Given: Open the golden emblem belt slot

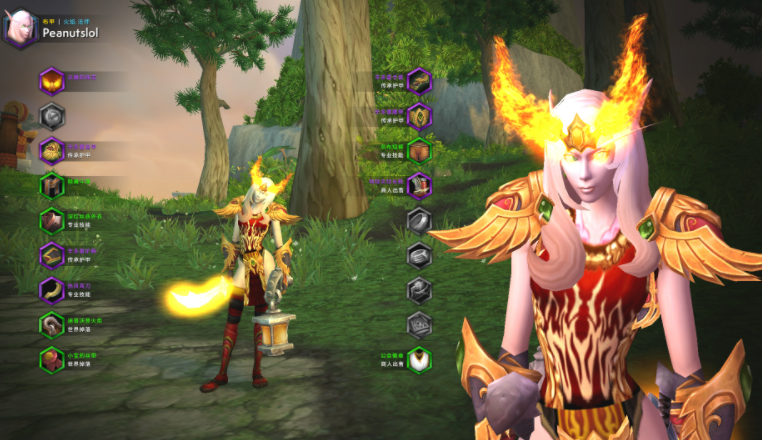Looking at the screenshot, I should coord(420,116).
